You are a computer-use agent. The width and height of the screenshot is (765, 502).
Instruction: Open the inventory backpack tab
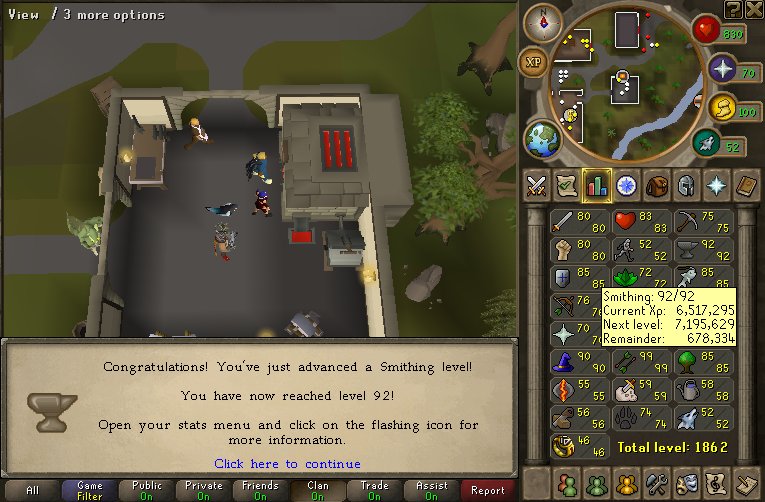point(656,185)
